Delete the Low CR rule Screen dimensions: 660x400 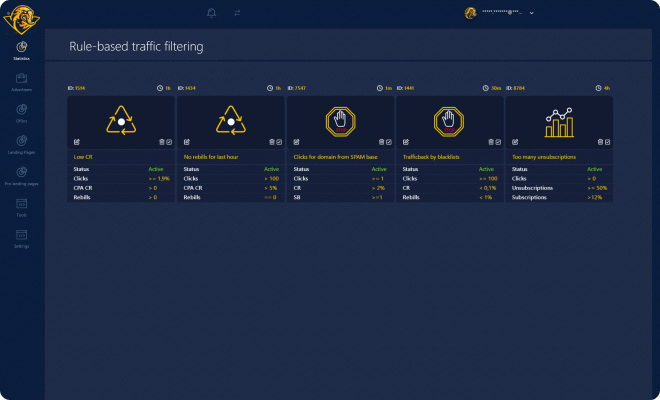(161, 142)
